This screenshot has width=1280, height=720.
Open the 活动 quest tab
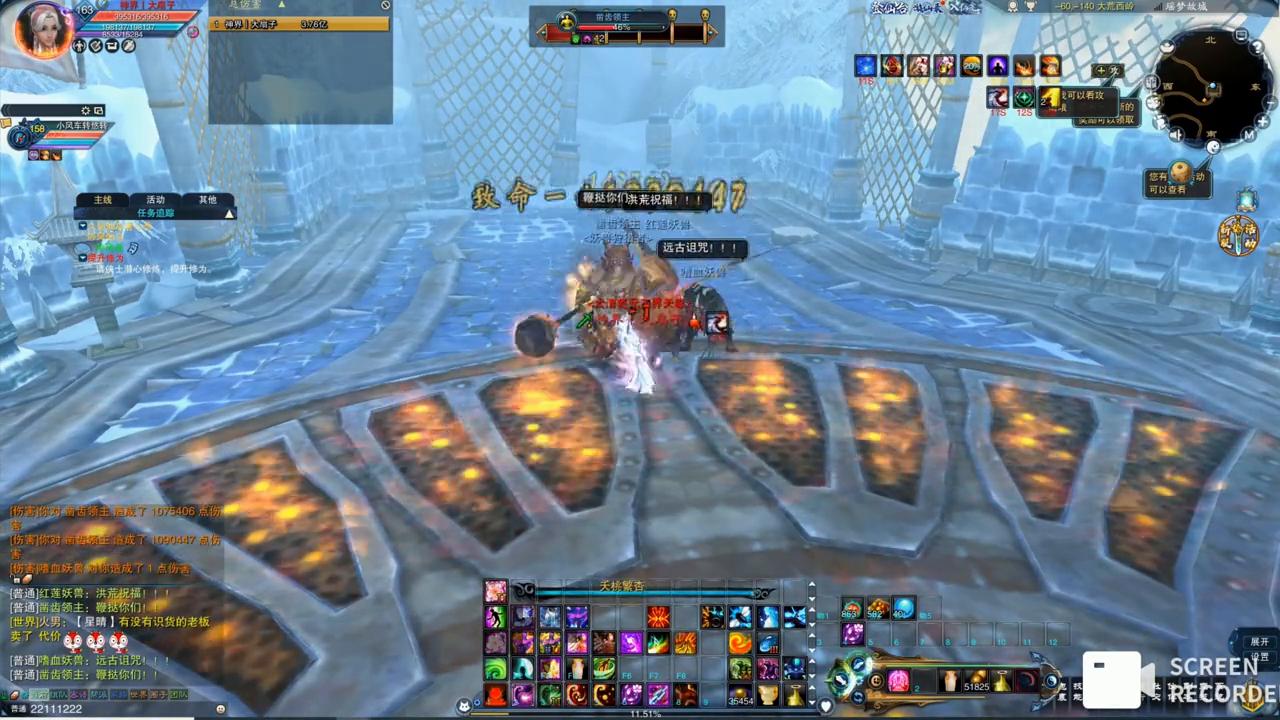[155, 200]
